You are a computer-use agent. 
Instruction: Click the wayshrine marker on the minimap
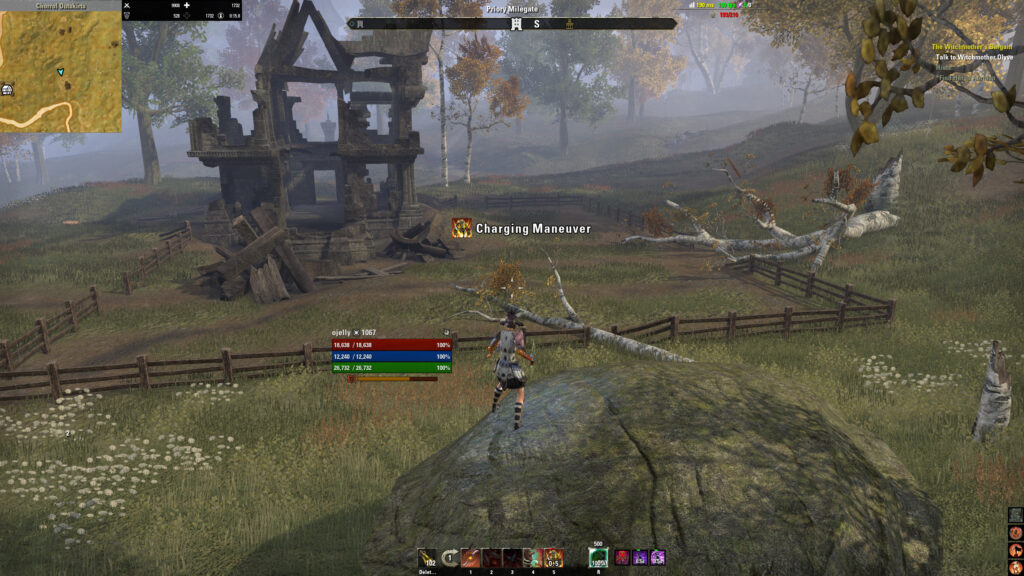click(7, 89)
